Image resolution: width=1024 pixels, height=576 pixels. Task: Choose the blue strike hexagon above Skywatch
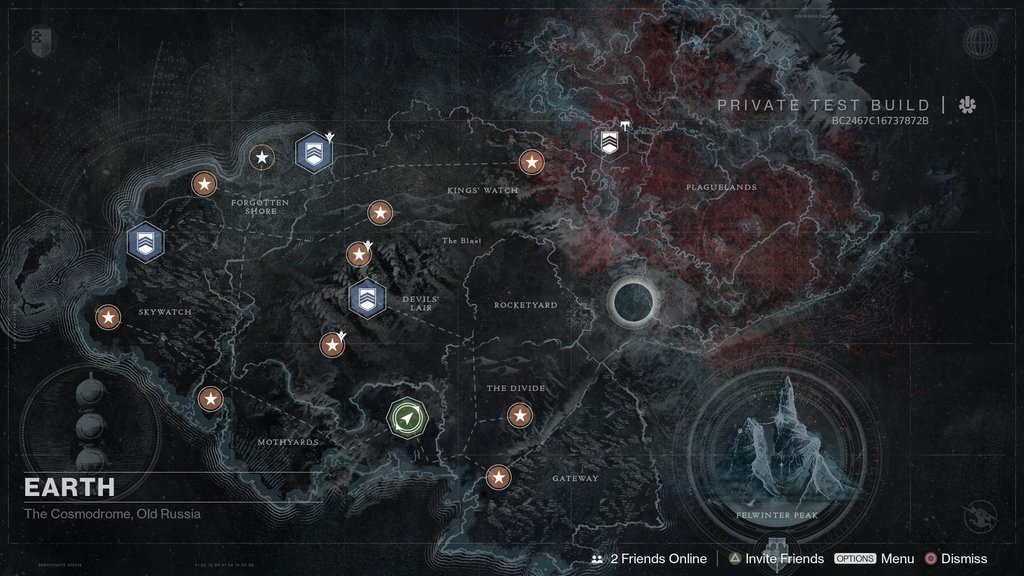click(146, 242)
